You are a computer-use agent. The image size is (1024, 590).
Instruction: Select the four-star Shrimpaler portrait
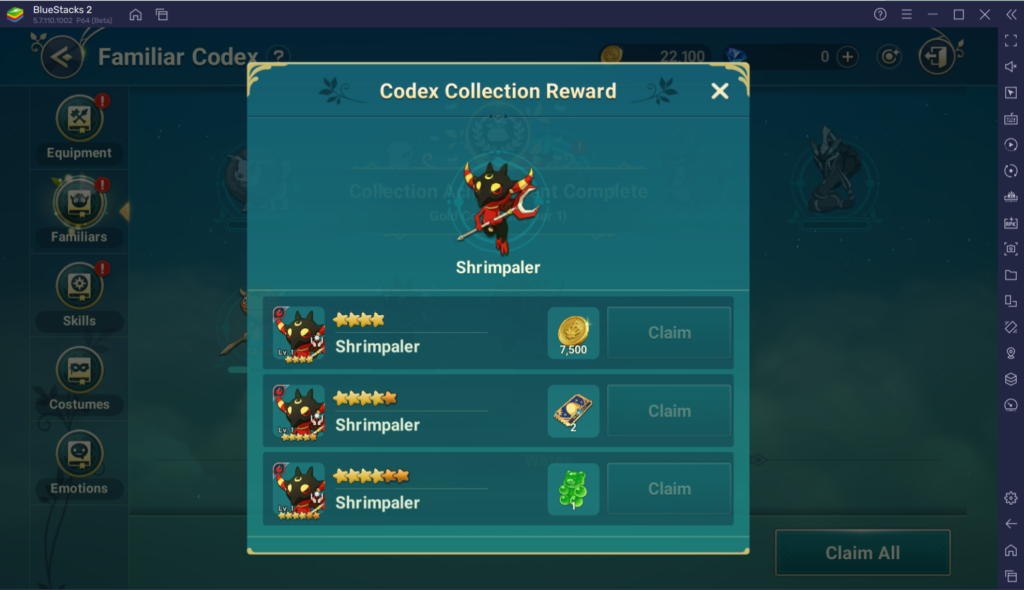(299, 333)
